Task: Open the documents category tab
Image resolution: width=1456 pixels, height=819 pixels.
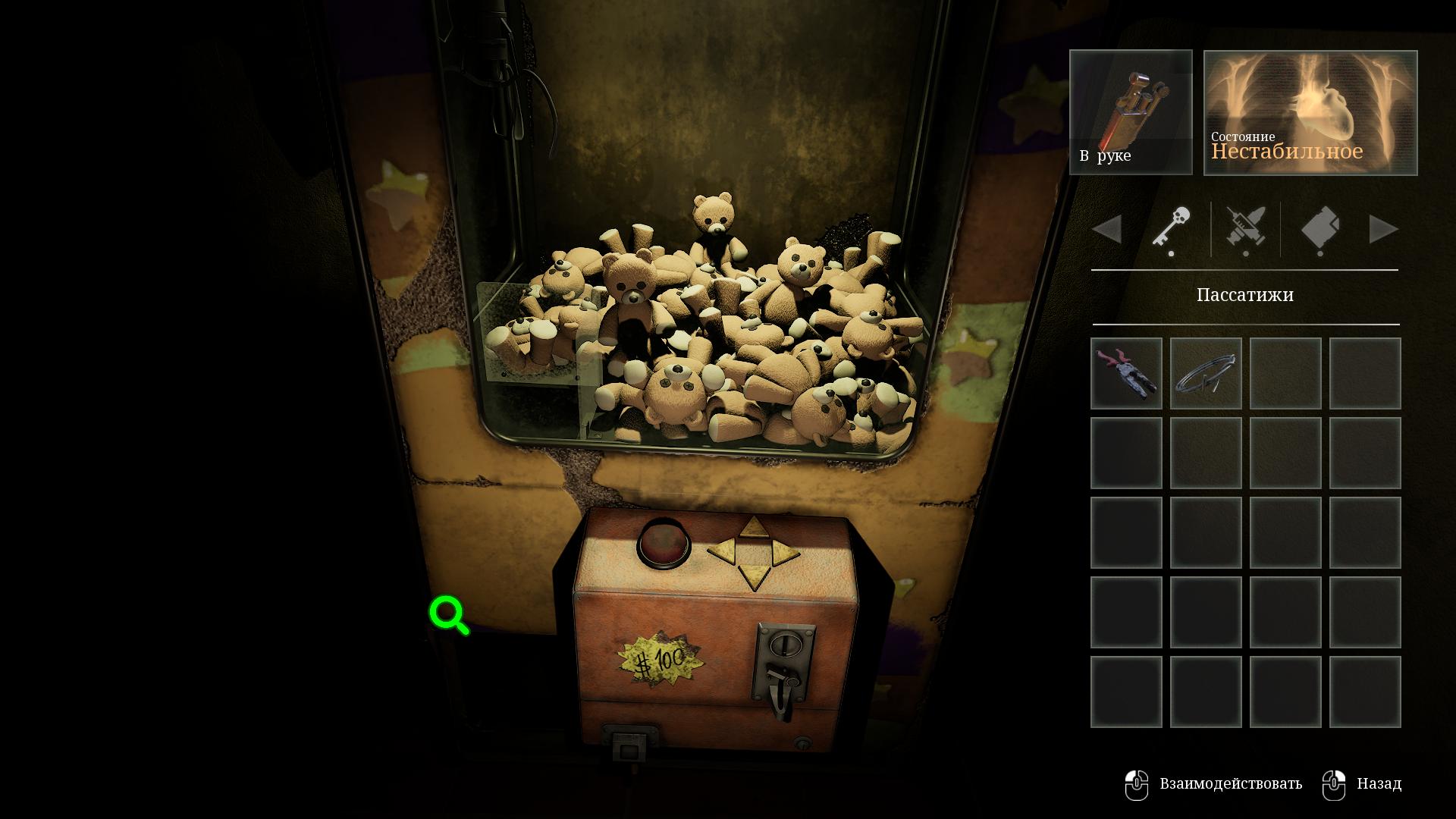Action: click(1320, 228)
